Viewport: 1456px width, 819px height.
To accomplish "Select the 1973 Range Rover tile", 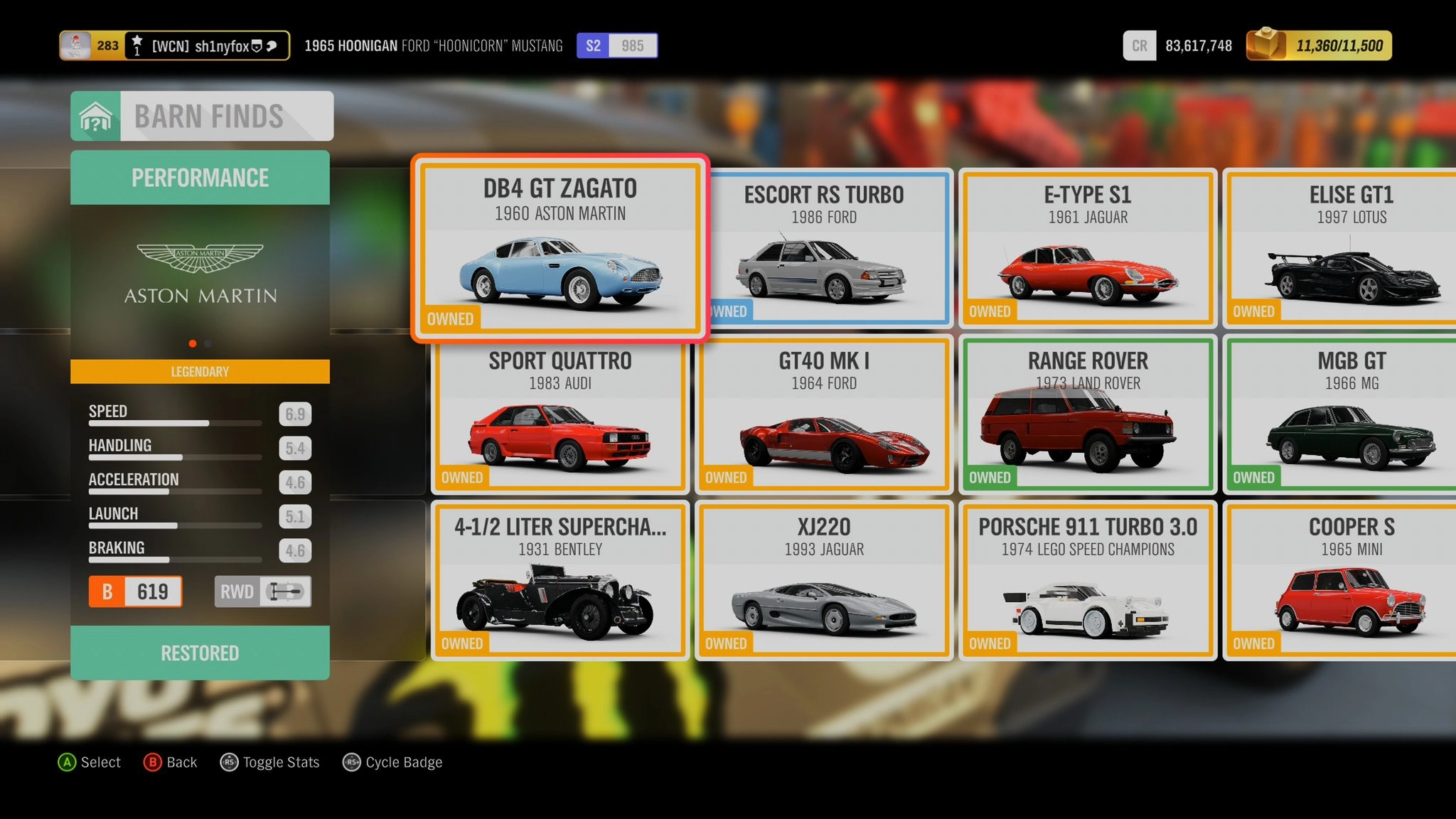I will 1088,414.
